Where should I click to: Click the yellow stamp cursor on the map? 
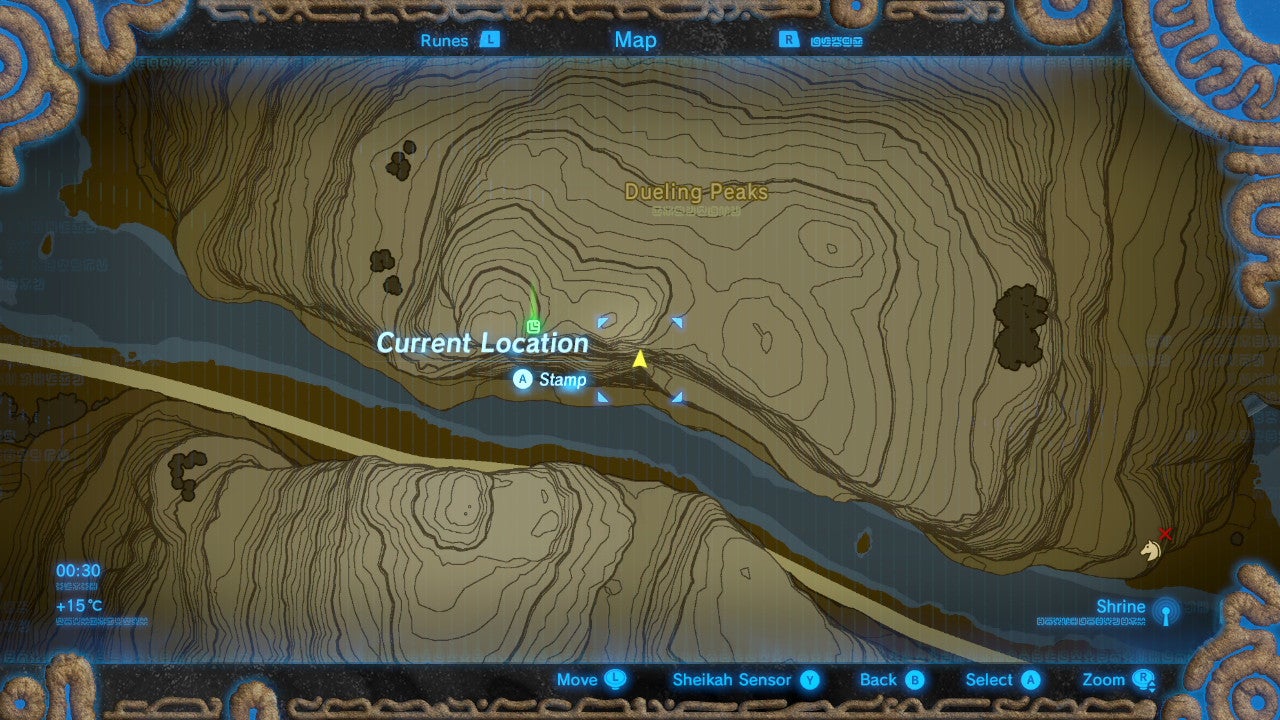[640, 358]
